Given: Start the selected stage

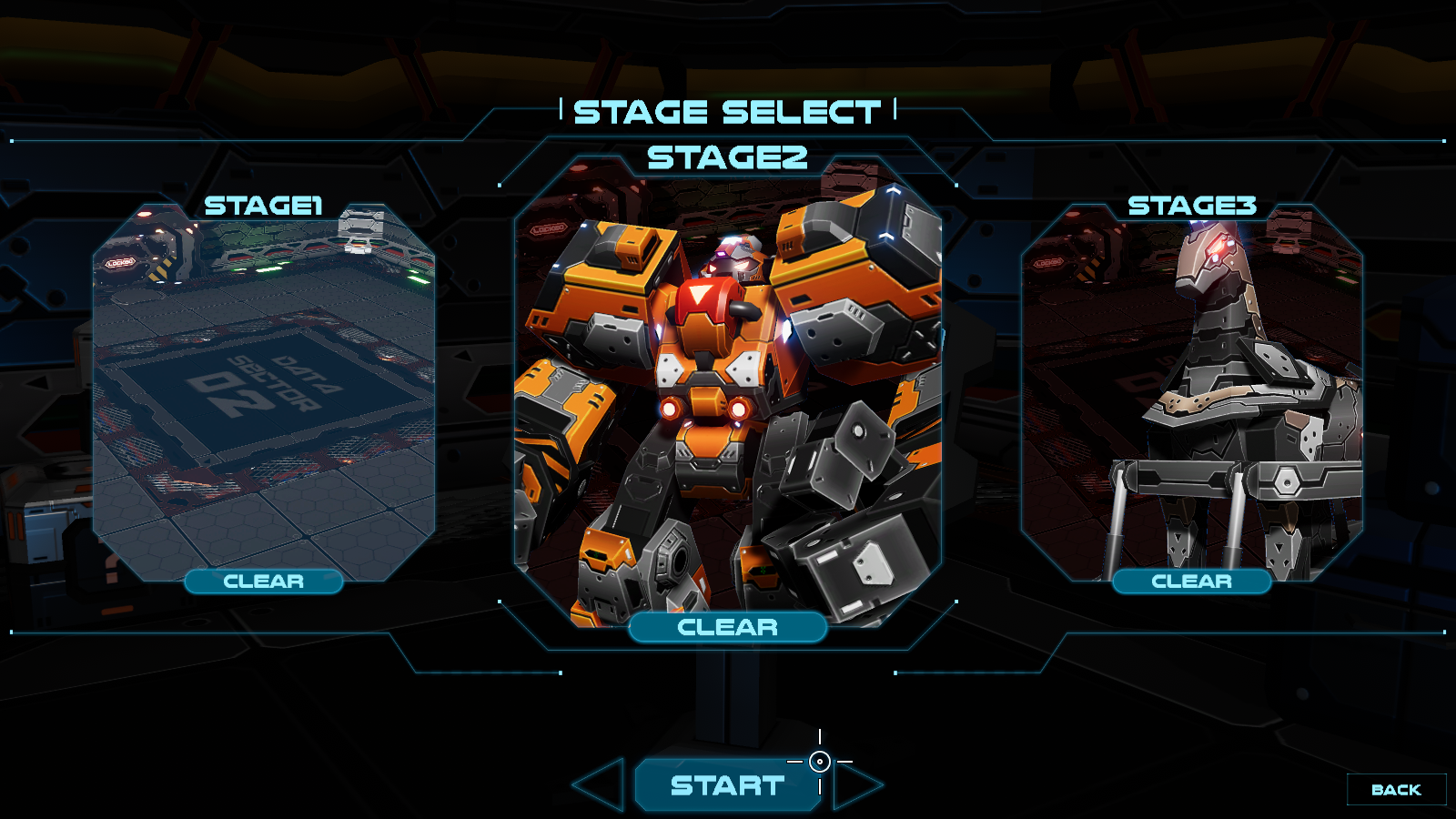Looking at the screenshot, I should 726,785.
